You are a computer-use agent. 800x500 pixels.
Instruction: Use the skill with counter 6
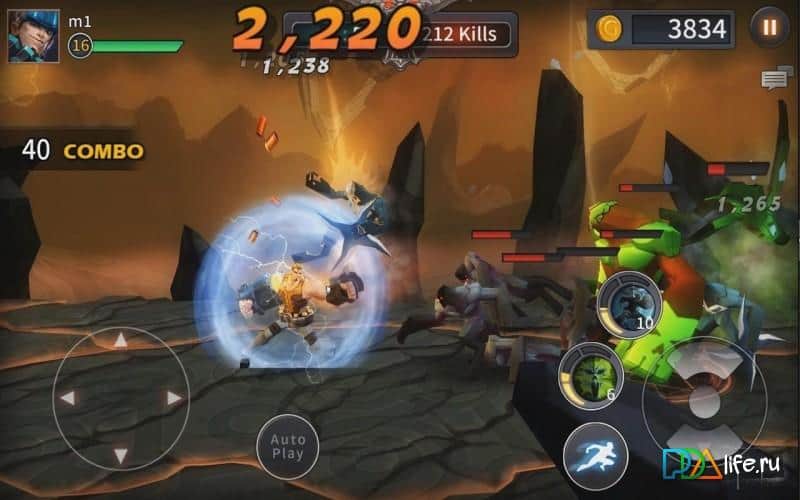click(x=589, y=372)
